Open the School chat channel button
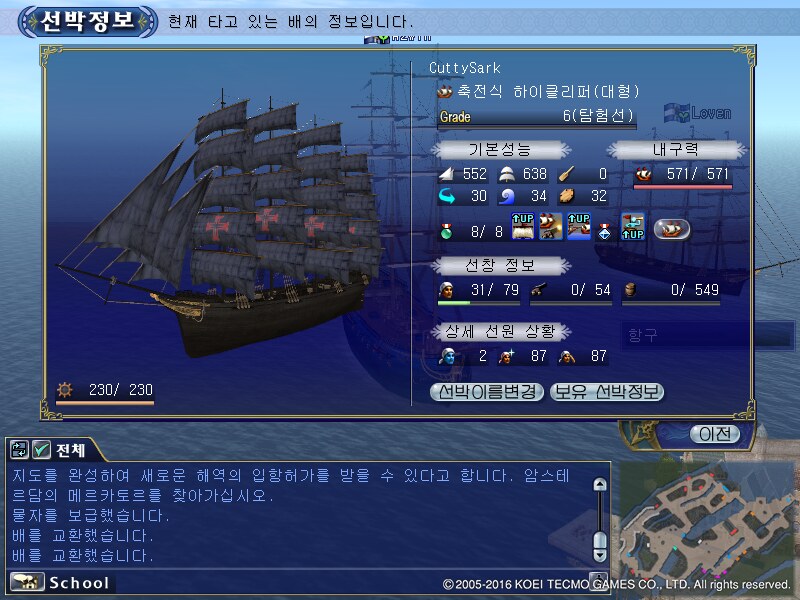800x600 pixels. [x=61, y=582]
